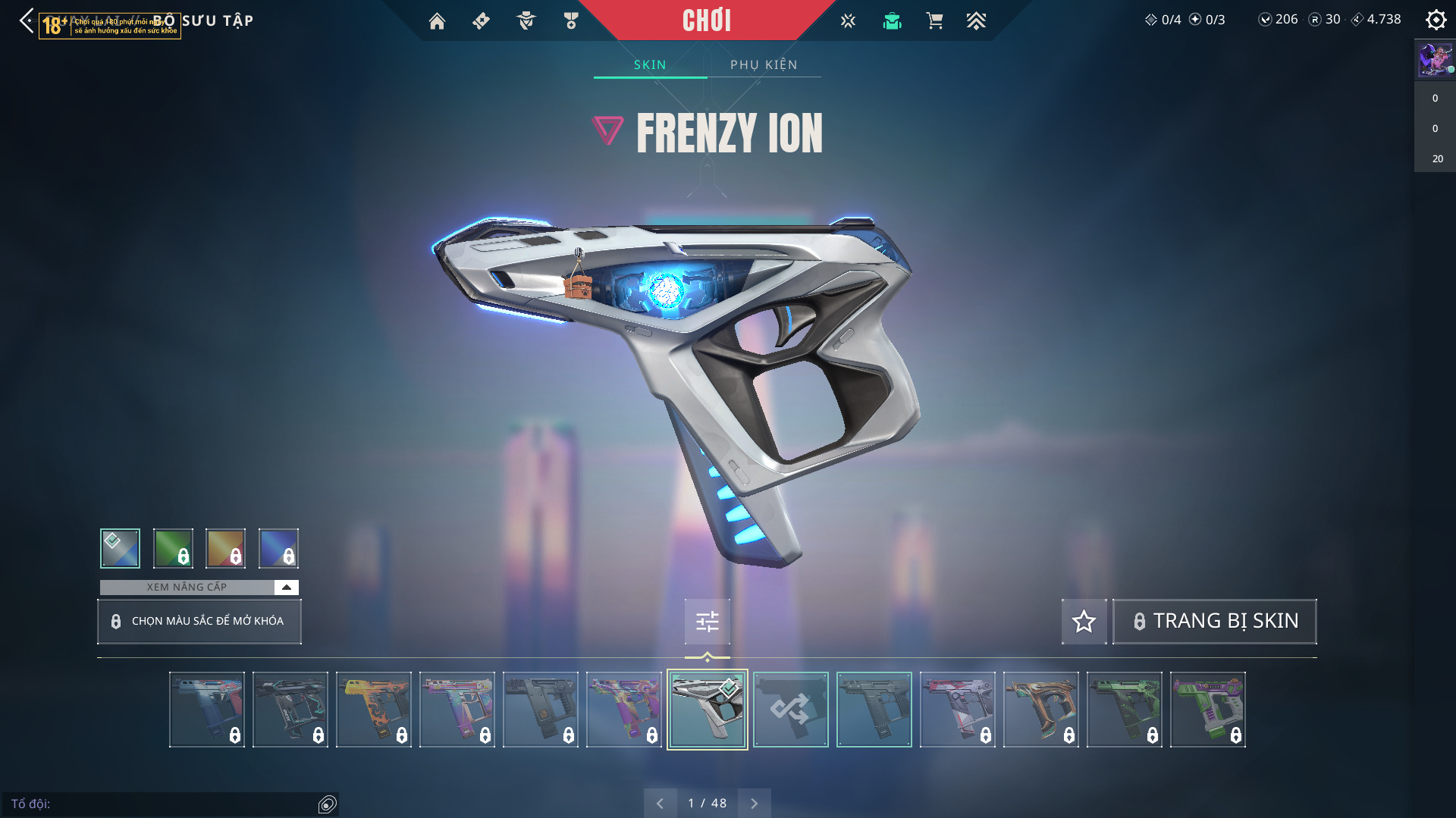Start a match with the CHƠI button
The width and height of the screenshot is (1456, 818).
[x=706, y=20]
